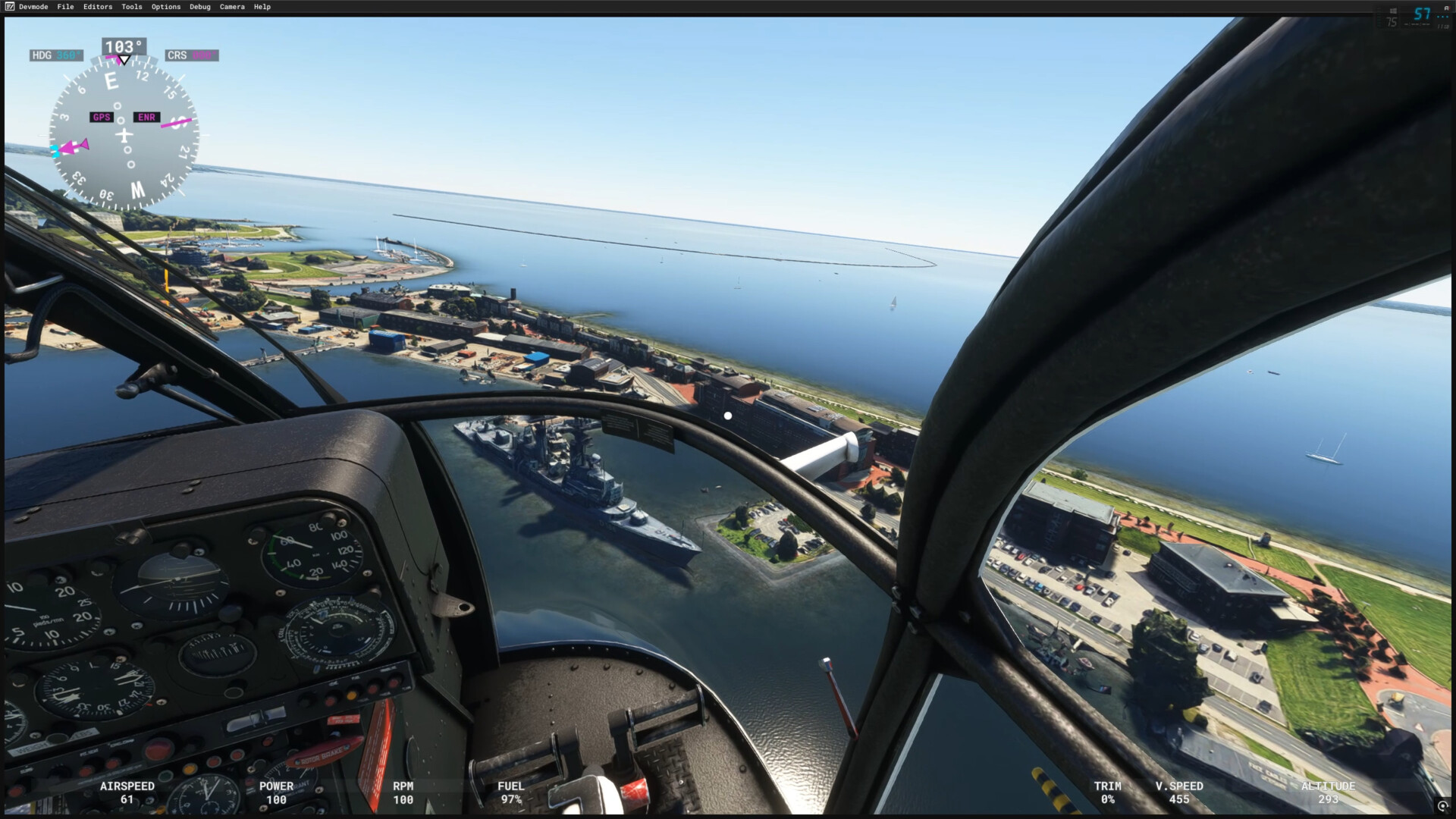Open the Help menu
The image size is (1456, 819).
[262, 7]
